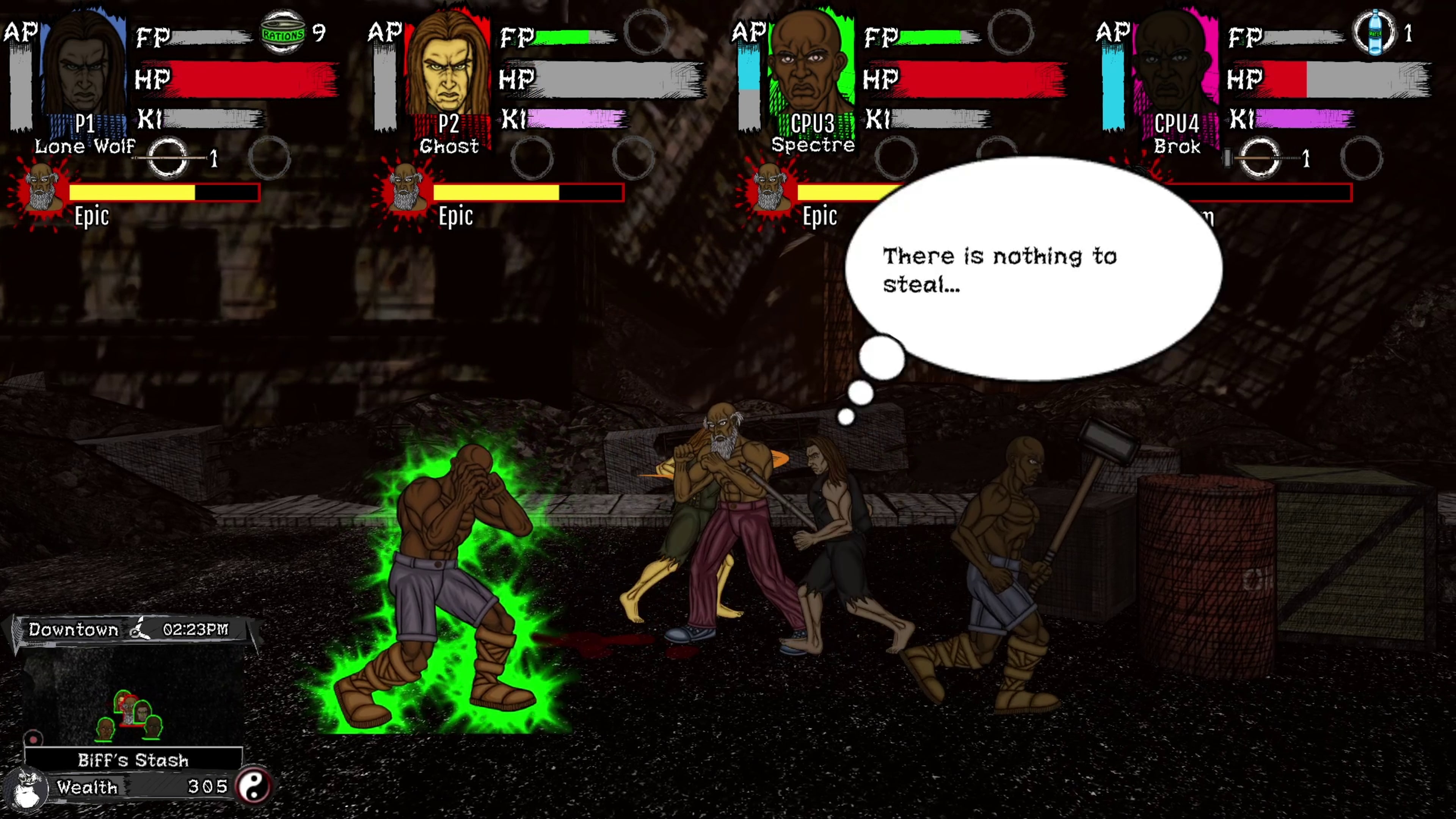Click the Downtown location label

[72, 629]
